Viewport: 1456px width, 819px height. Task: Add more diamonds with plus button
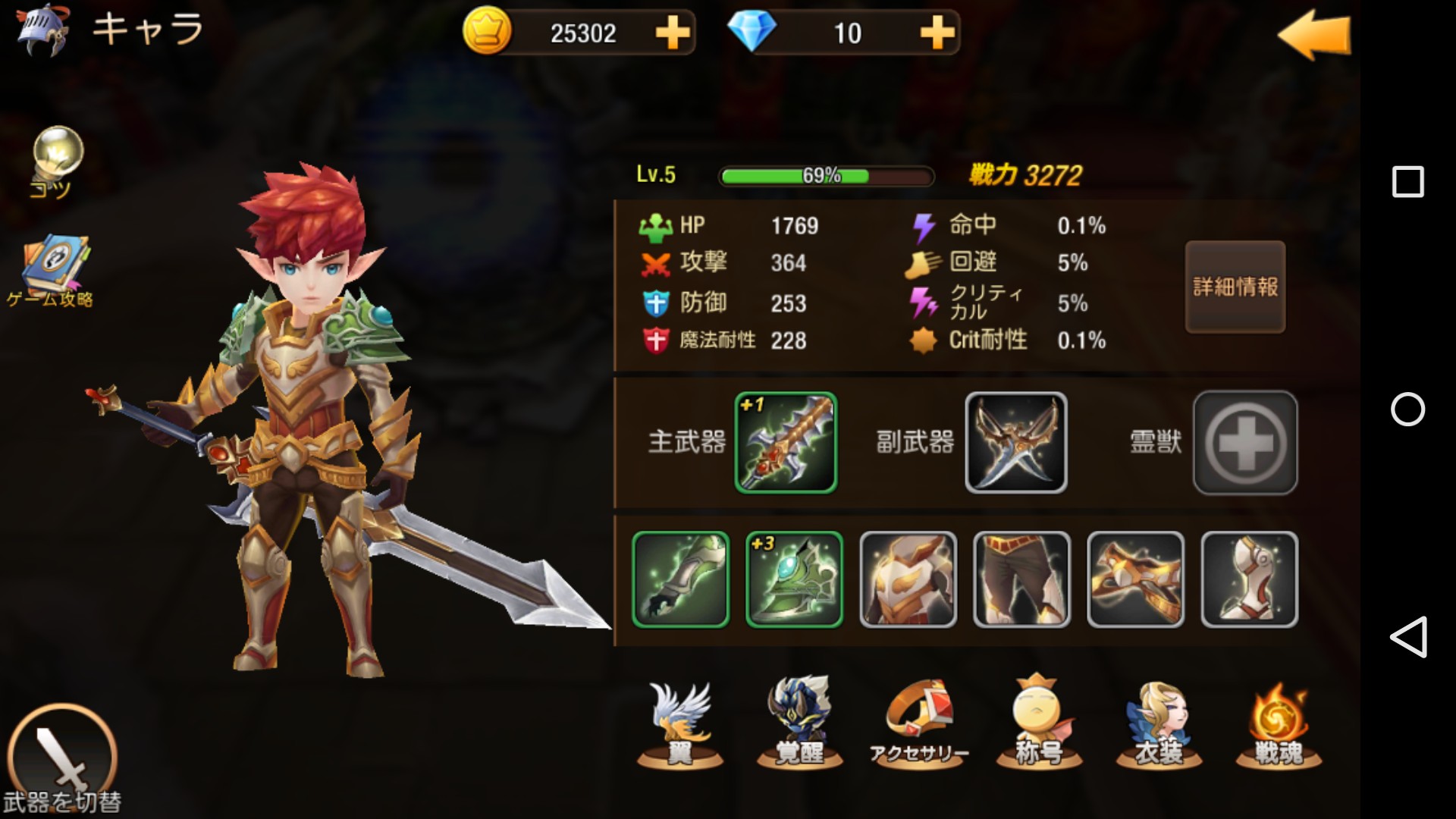coord(937,33)
